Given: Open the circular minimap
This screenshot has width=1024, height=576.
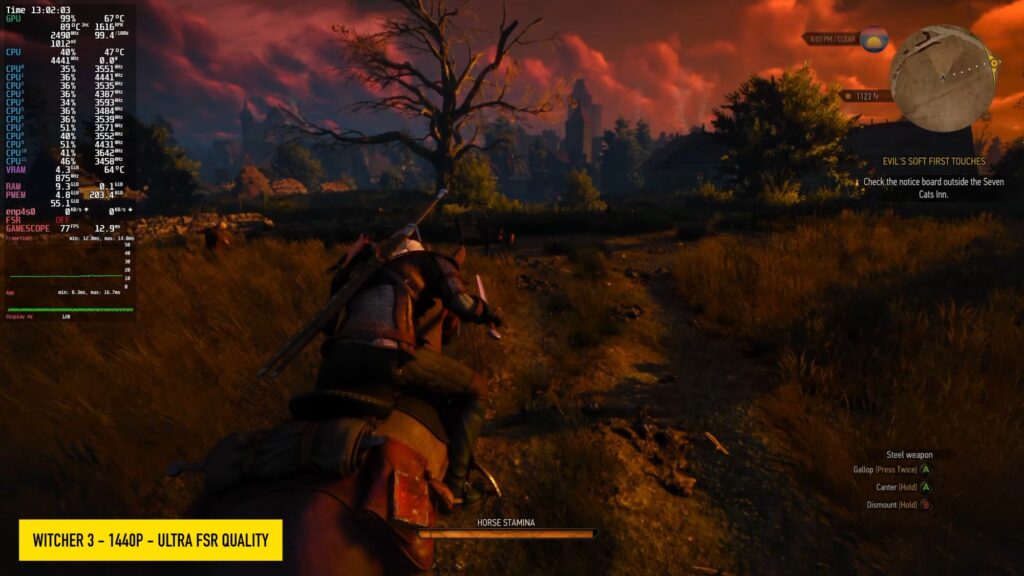Looking at the screenshot, I should point(942,78).
